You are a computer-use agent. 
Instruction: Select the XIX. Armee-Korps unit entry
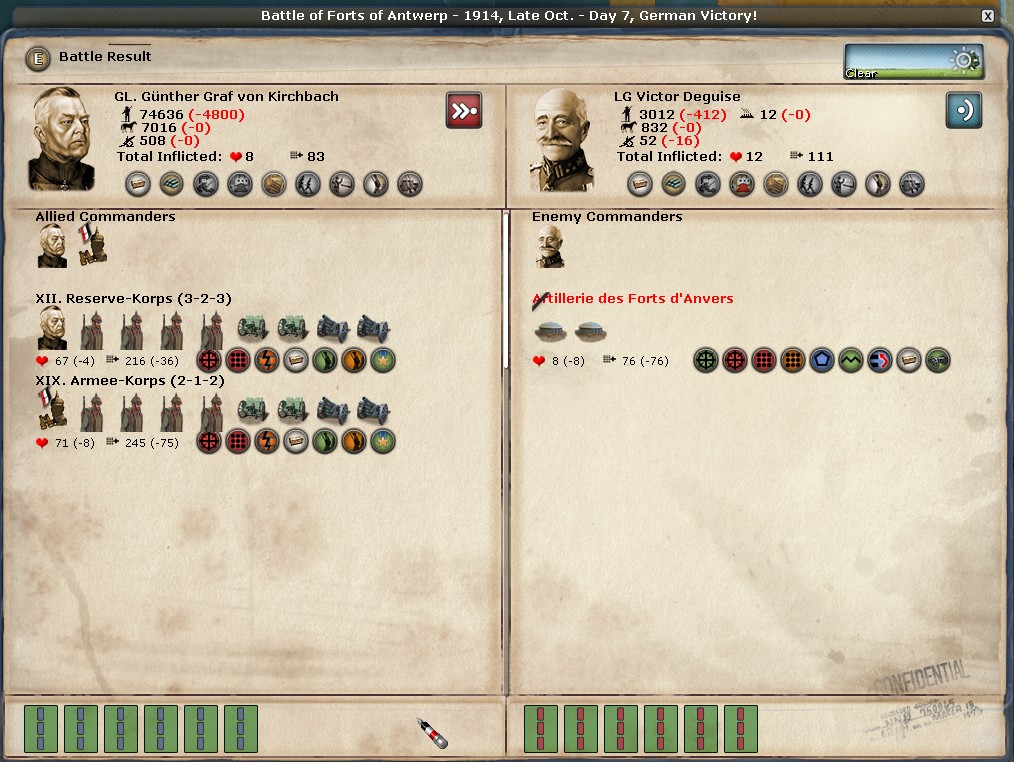(x=130, y=381)
